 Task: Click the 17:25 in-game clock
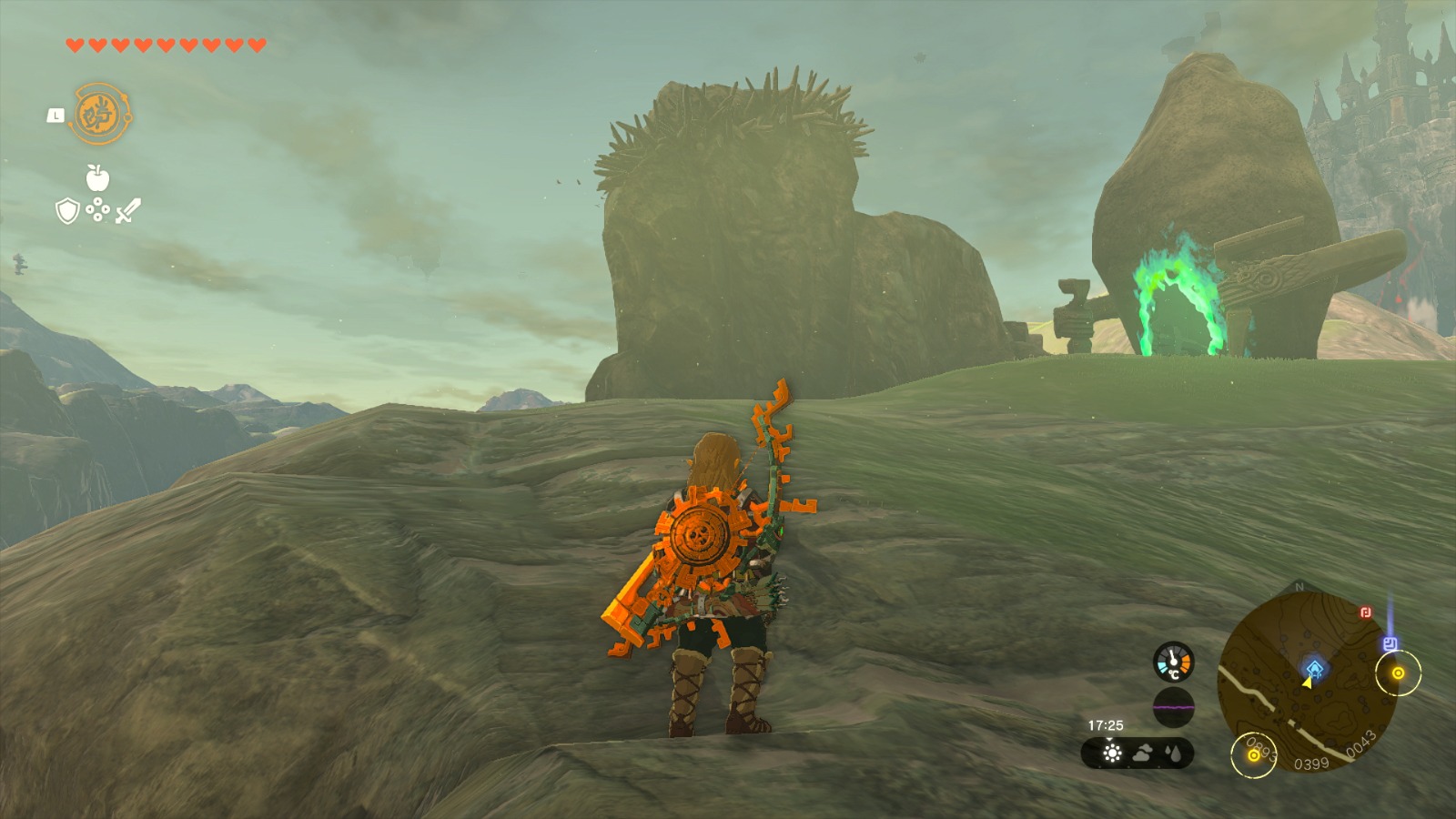click(1106, 725)
